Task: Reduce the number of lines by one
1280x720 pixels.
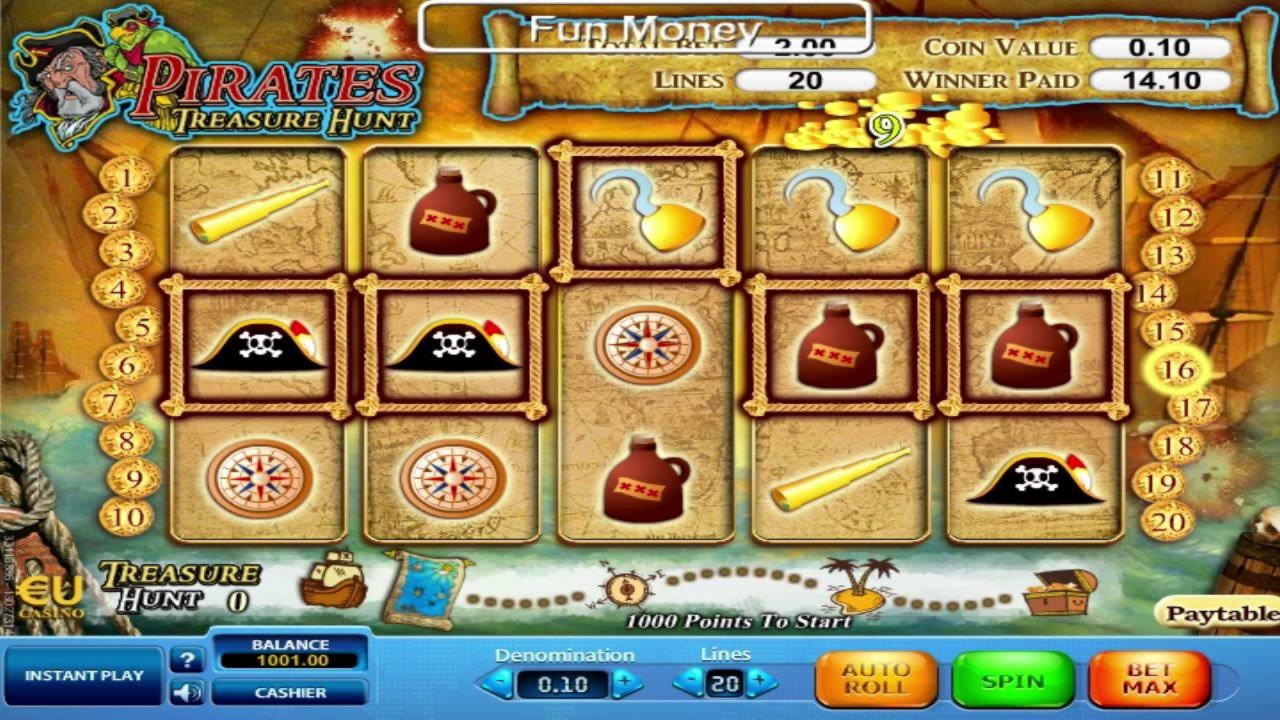Action: 688,684
